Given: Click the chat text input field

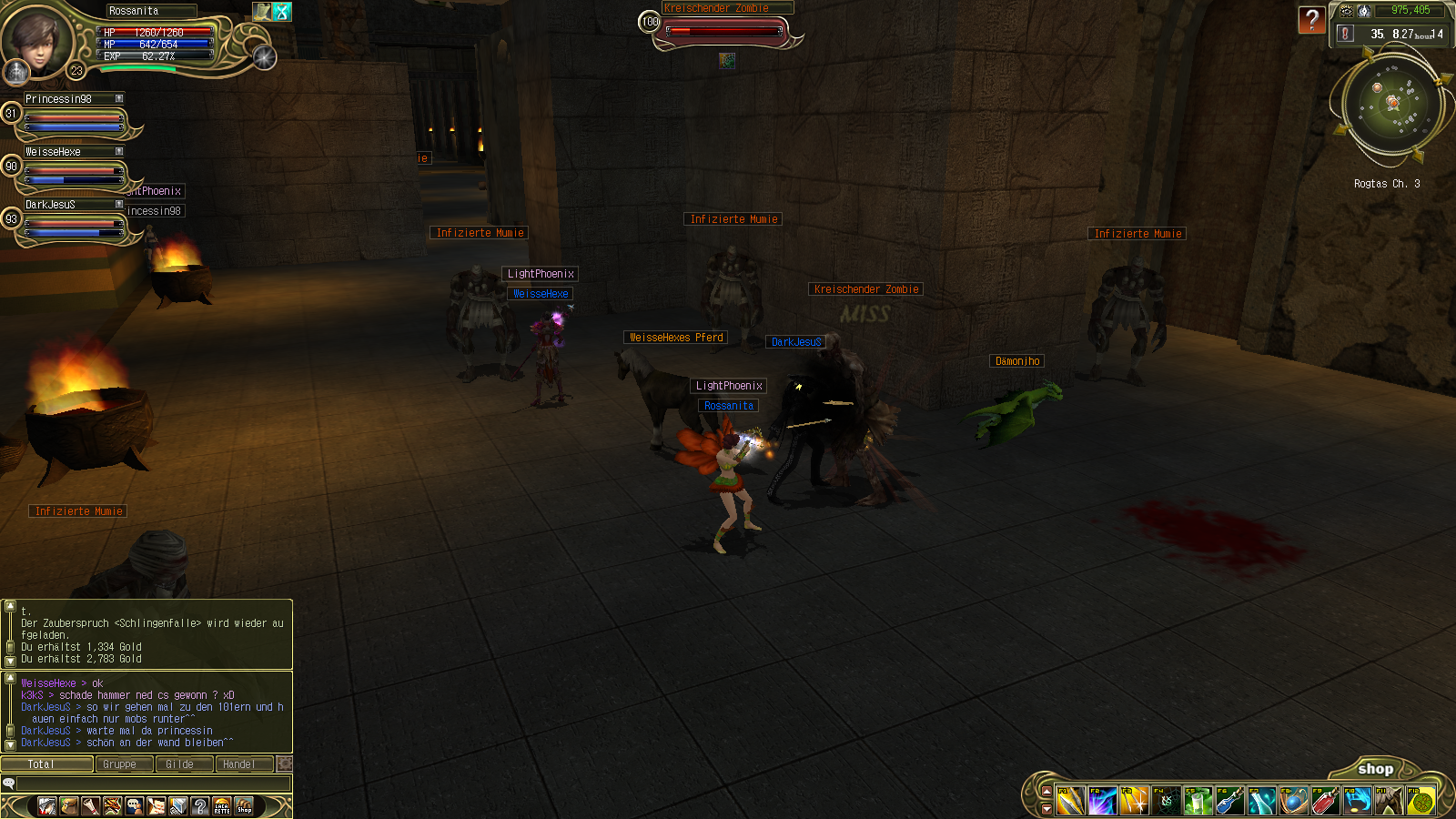Looking at the screenshot, I should pos(153,784).
